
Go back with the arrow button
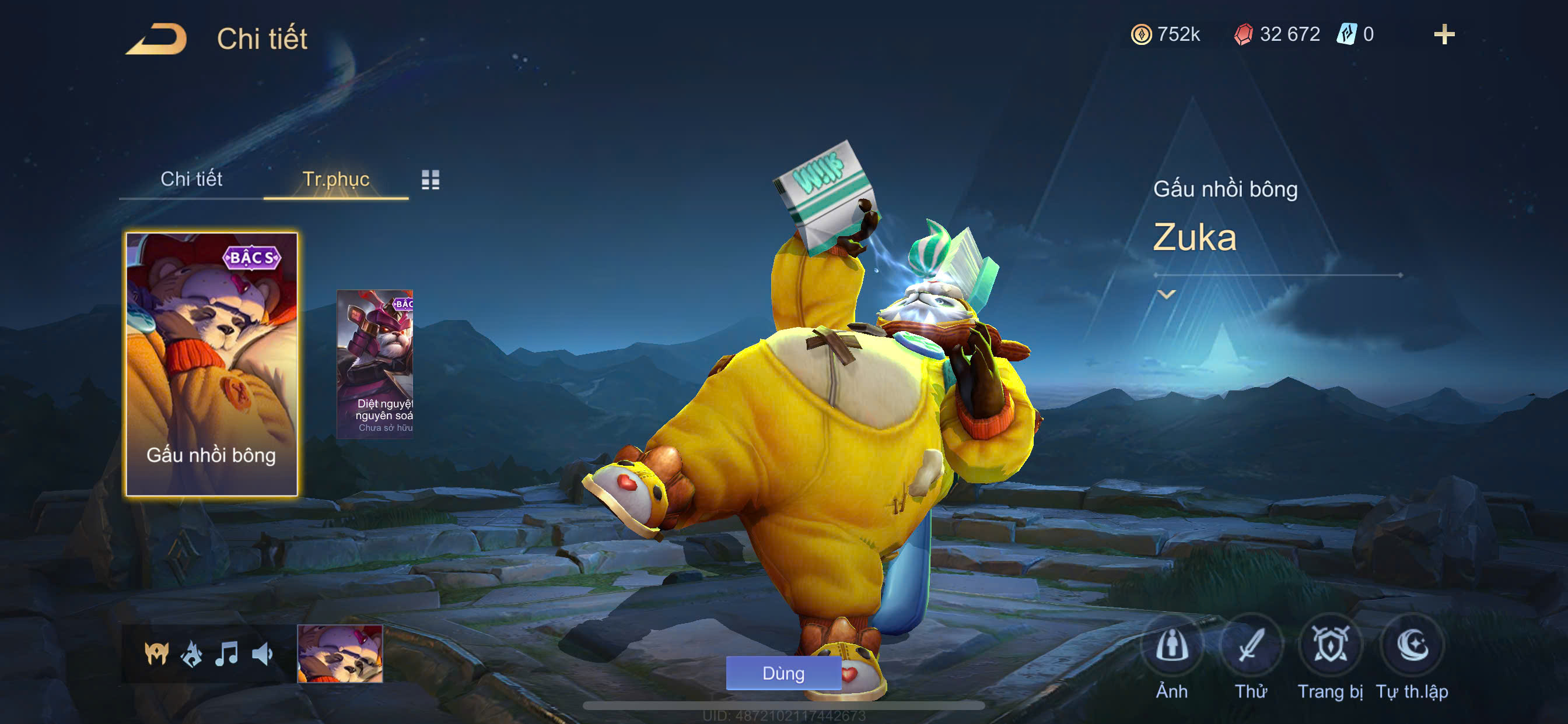(157, 39)
